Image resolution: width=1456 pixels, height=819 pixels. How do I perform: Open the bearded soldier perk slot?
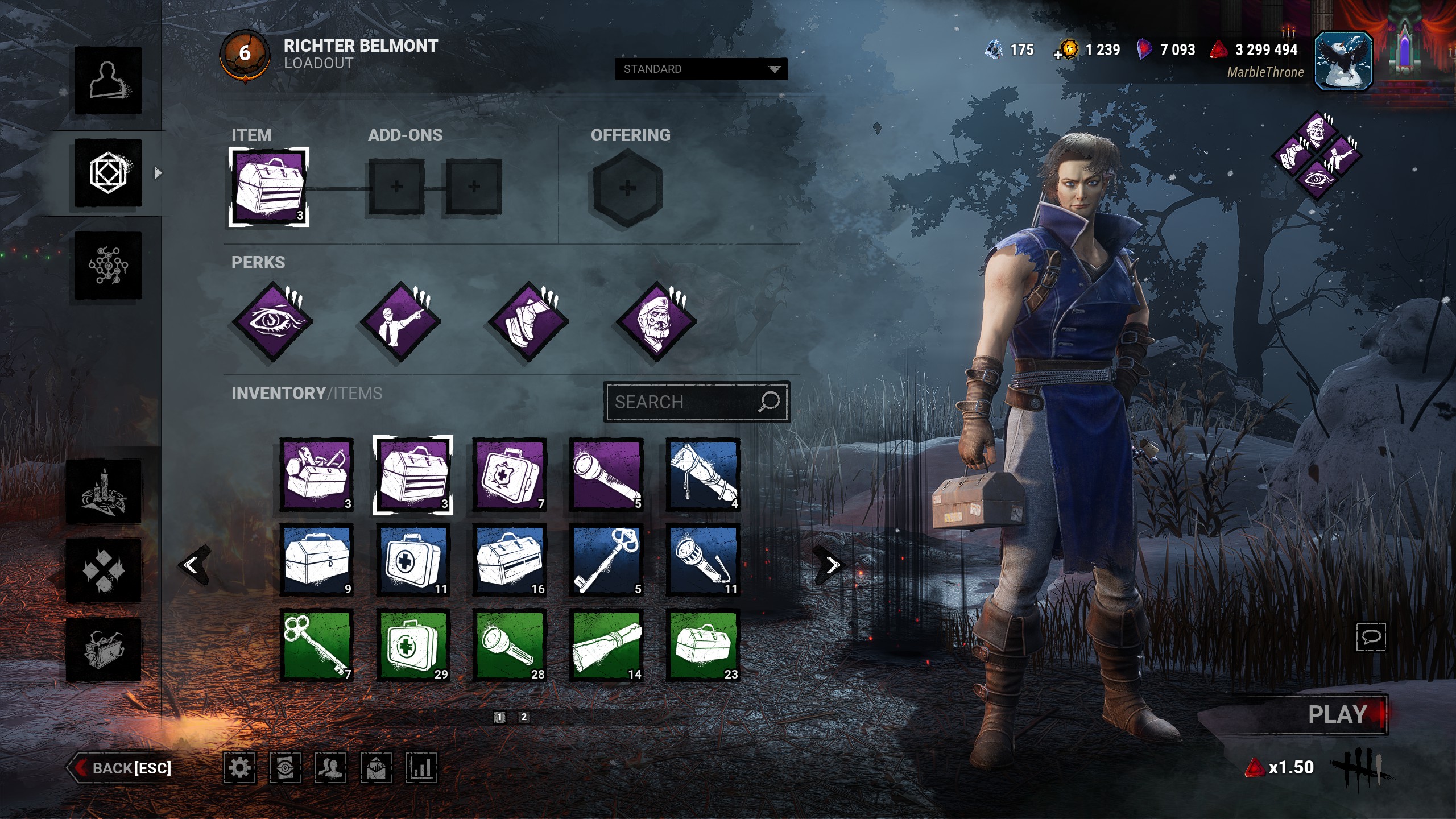[x=657, y=322]
